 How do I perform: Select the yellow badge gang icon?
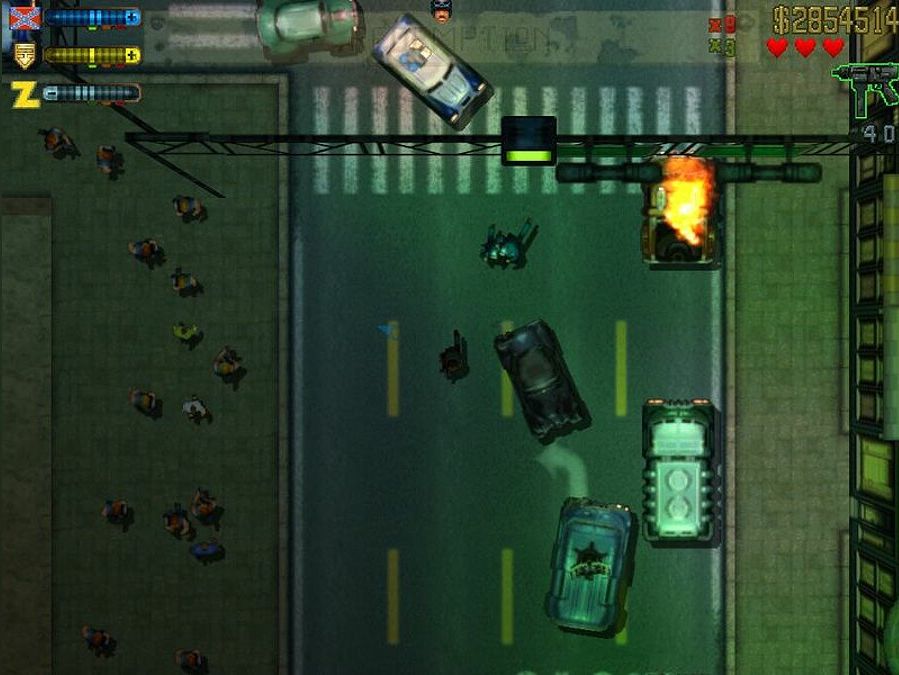(24, 56)
